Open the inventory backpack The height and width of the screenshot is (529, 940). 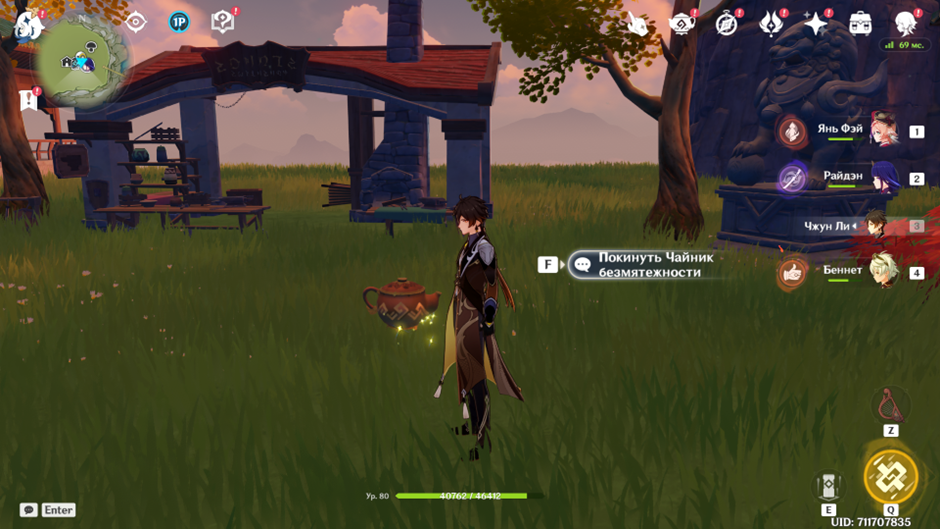pyautogui.click(x=860, y=24)
